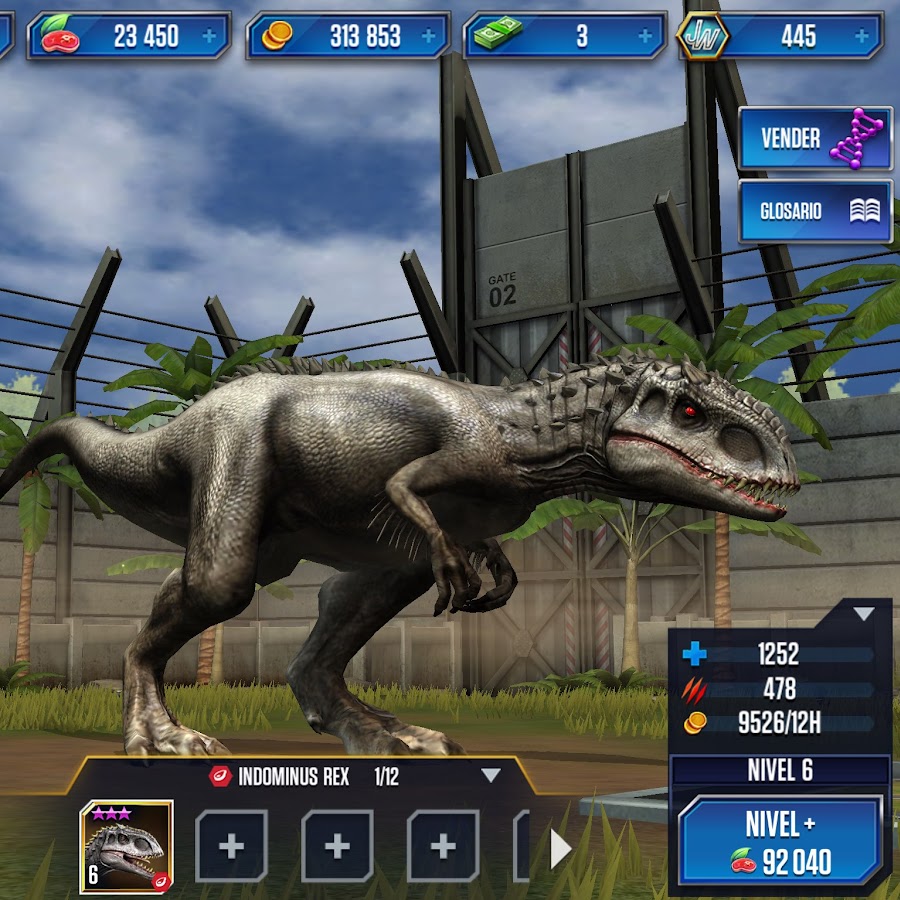Open the Vender DNA sell button
Viewport: 900px width, 900px height.
[814, 139]
